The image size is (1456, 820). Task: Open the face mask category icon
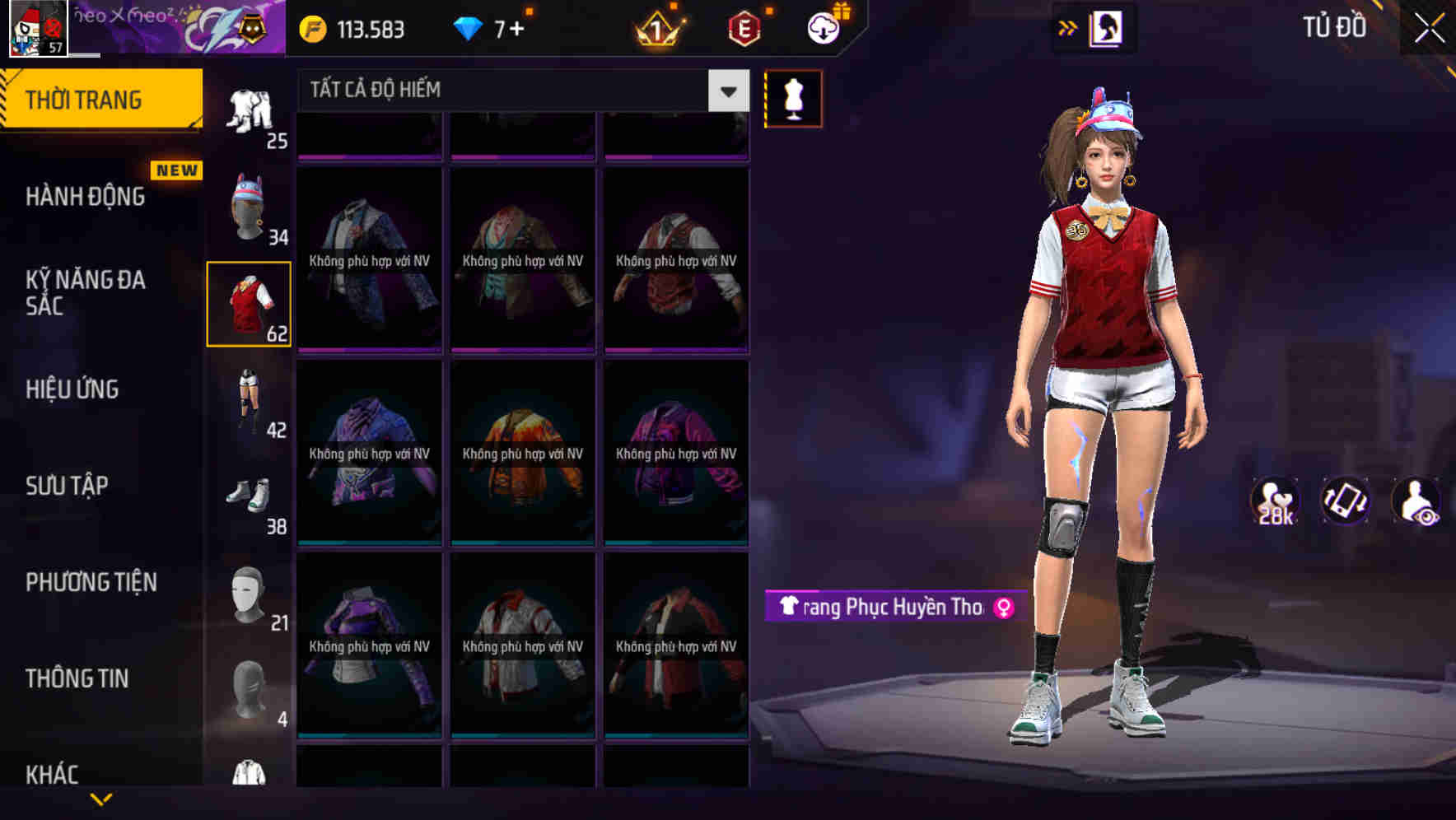(x=247, y=593)
